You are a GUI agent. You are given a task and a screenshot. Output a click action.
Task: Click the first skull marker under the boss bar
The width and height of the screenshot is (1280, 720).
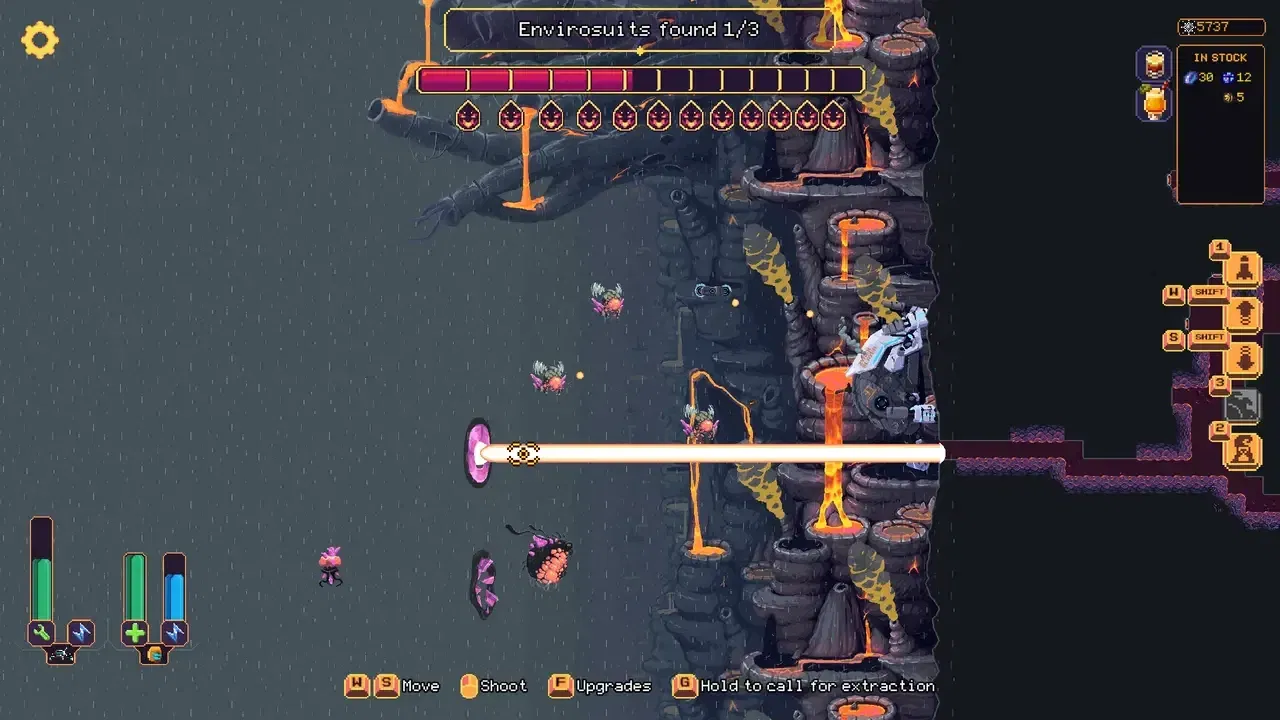(x=467, y=116)
